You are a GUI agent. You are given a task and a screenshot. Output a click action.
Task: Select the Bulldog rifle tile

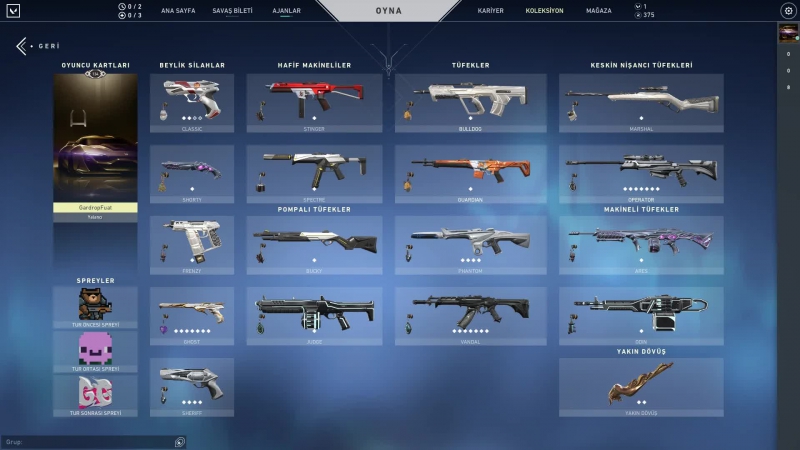[470, 103]
